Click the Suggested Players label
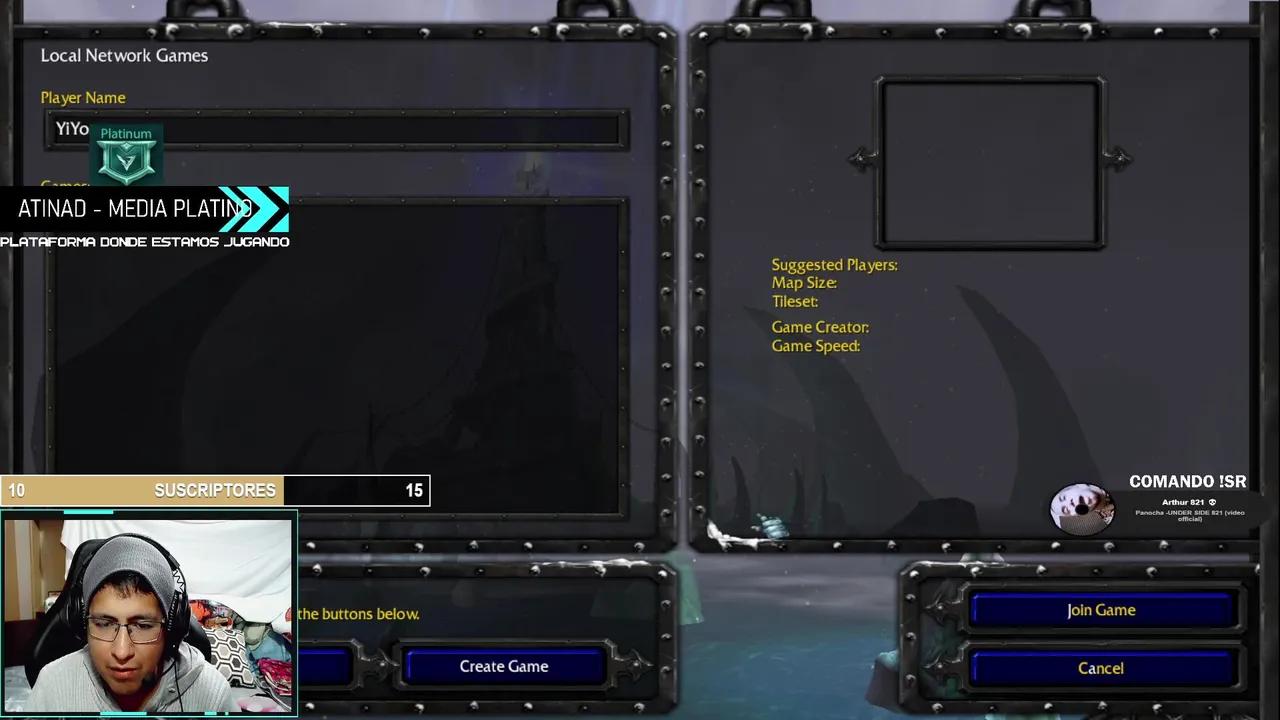 pos(834,264)
